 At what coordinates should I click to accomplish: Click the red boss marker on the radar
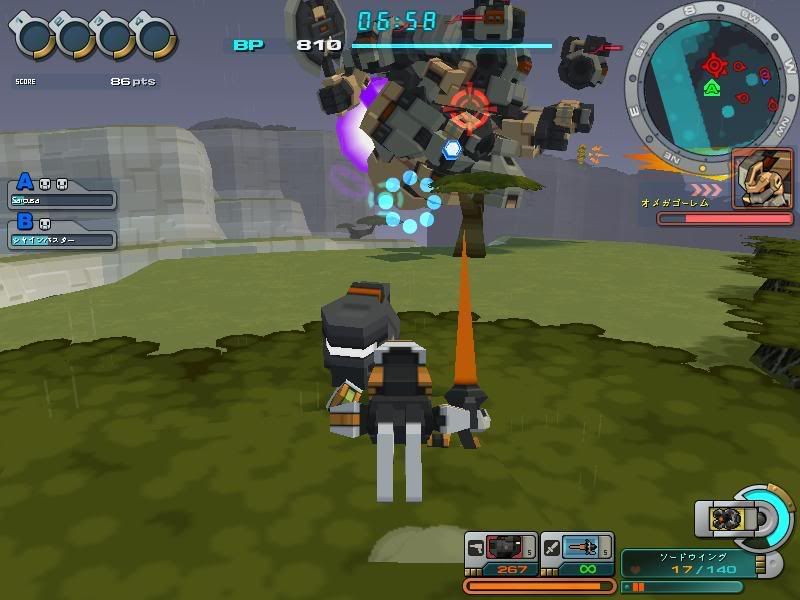click(x=714, y=65)
